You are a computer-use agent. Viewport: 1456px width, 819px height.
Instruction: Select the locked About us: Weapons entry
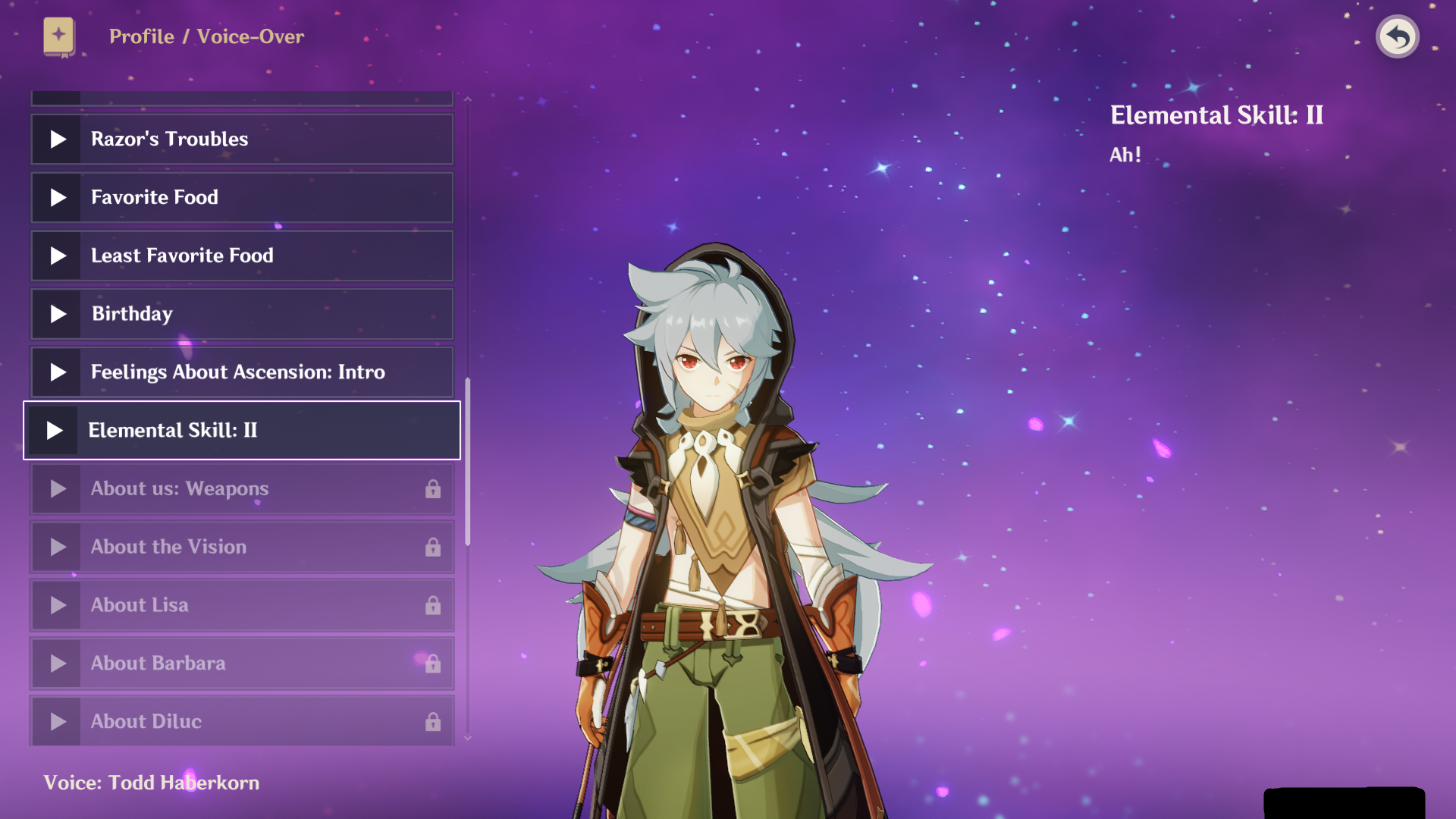coord(241,489)
